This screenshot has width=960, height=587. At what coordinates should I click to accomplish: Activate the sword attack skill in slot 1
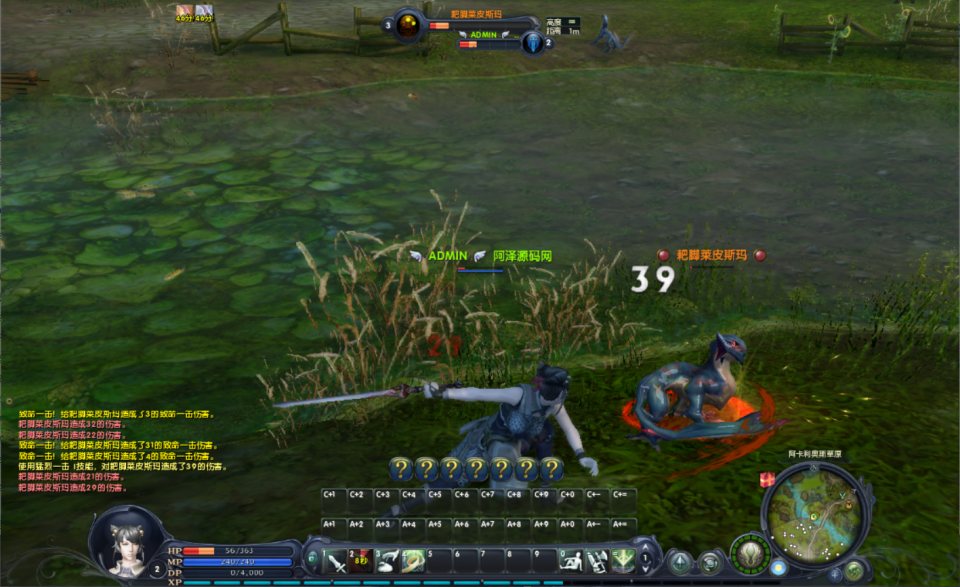(338, 561)
